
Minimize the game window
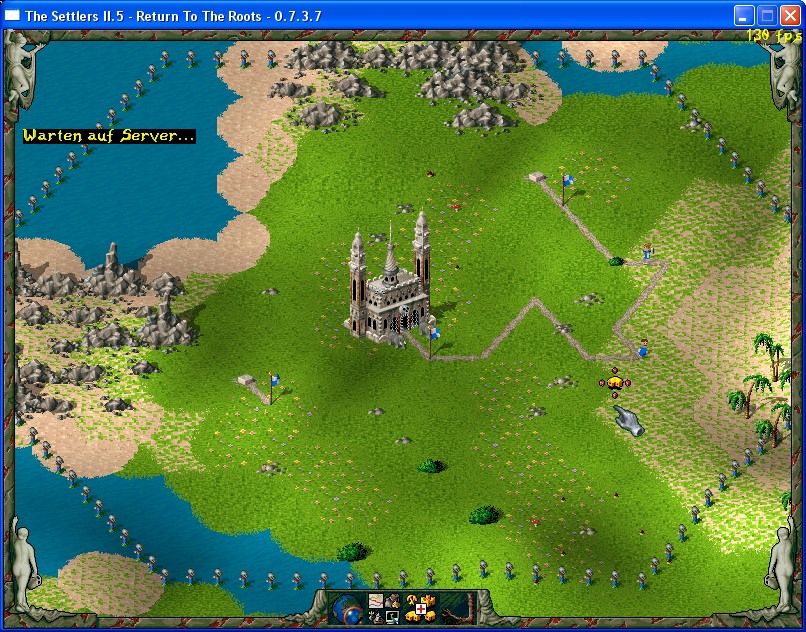point(743,15)
